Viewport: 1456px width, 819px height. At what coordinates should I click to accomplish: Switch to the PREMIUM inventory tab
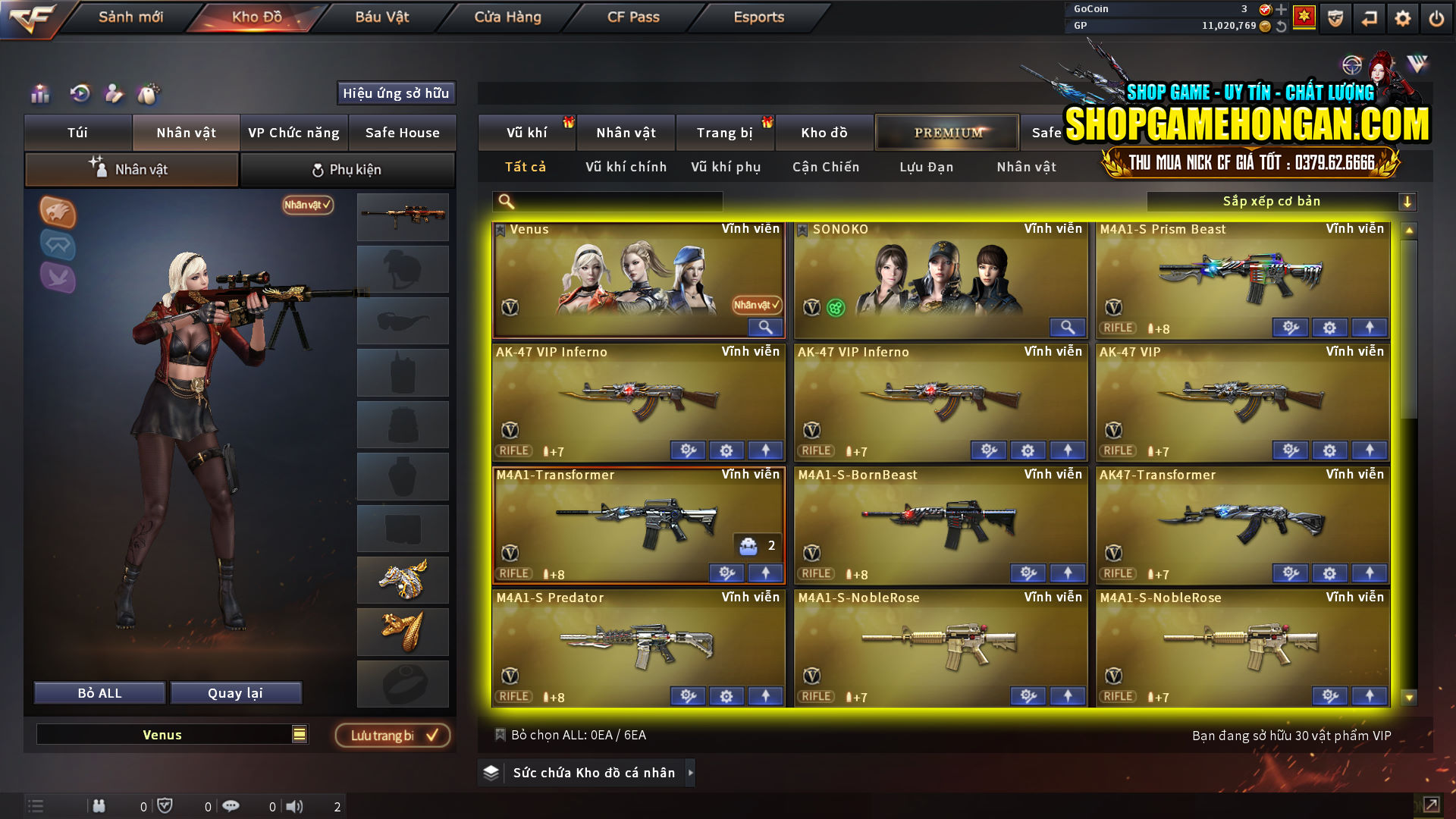tap(946, 132)
